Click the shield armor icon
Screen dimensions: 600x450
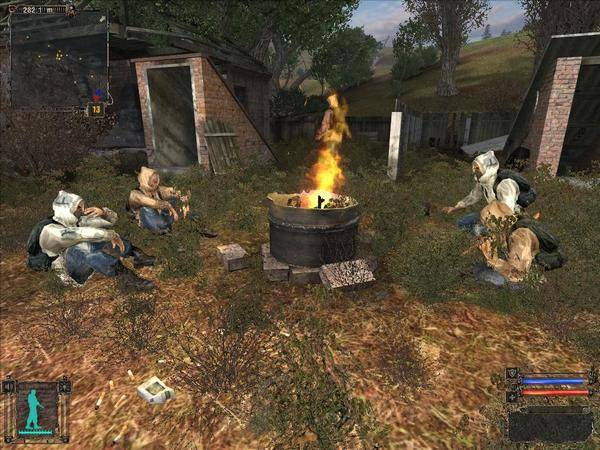tap(512, 374)
